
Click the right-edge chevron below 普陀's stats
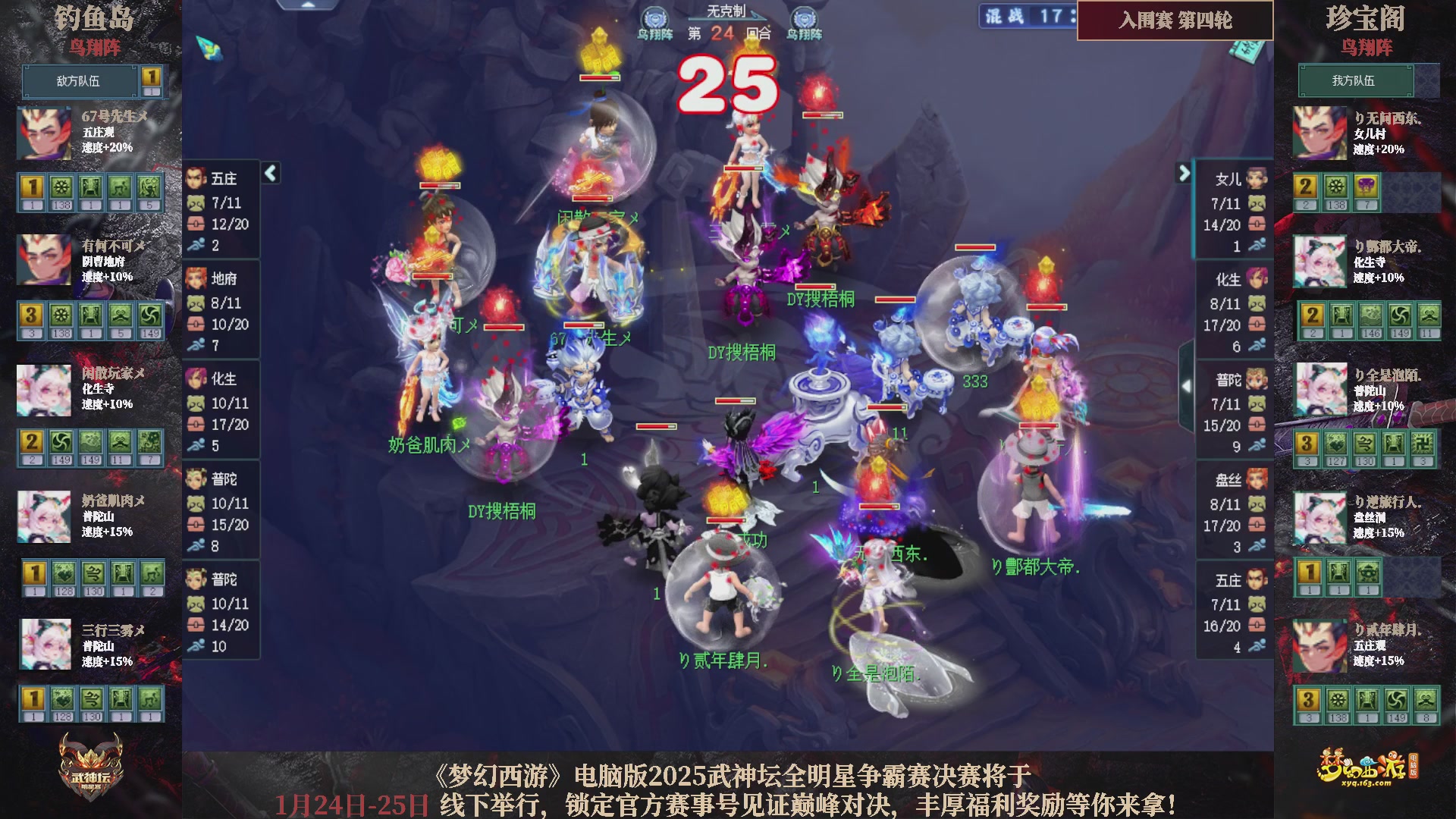(x=1187, y=387)
